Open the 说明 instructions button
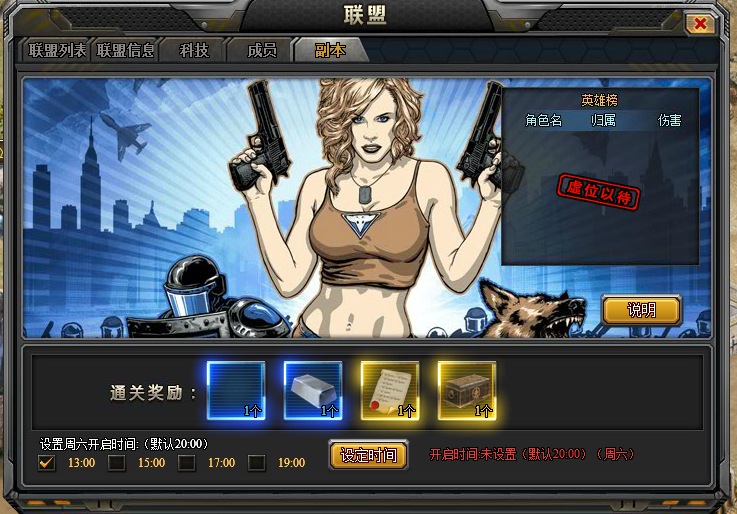This screenshot has width=737, height=514. pos(641,310)
